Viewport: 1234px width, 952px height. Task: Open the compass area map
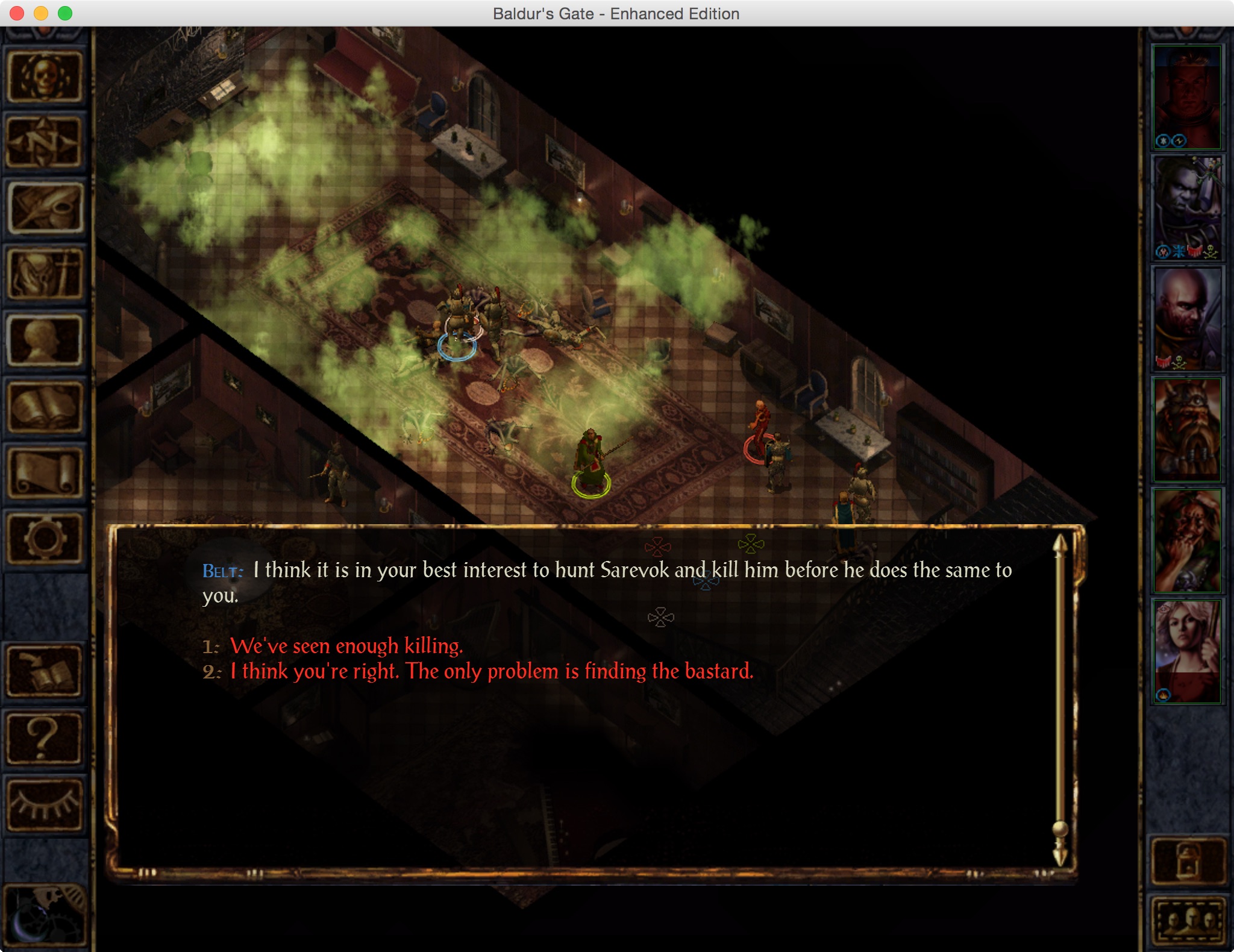click(x=45, y=142)
